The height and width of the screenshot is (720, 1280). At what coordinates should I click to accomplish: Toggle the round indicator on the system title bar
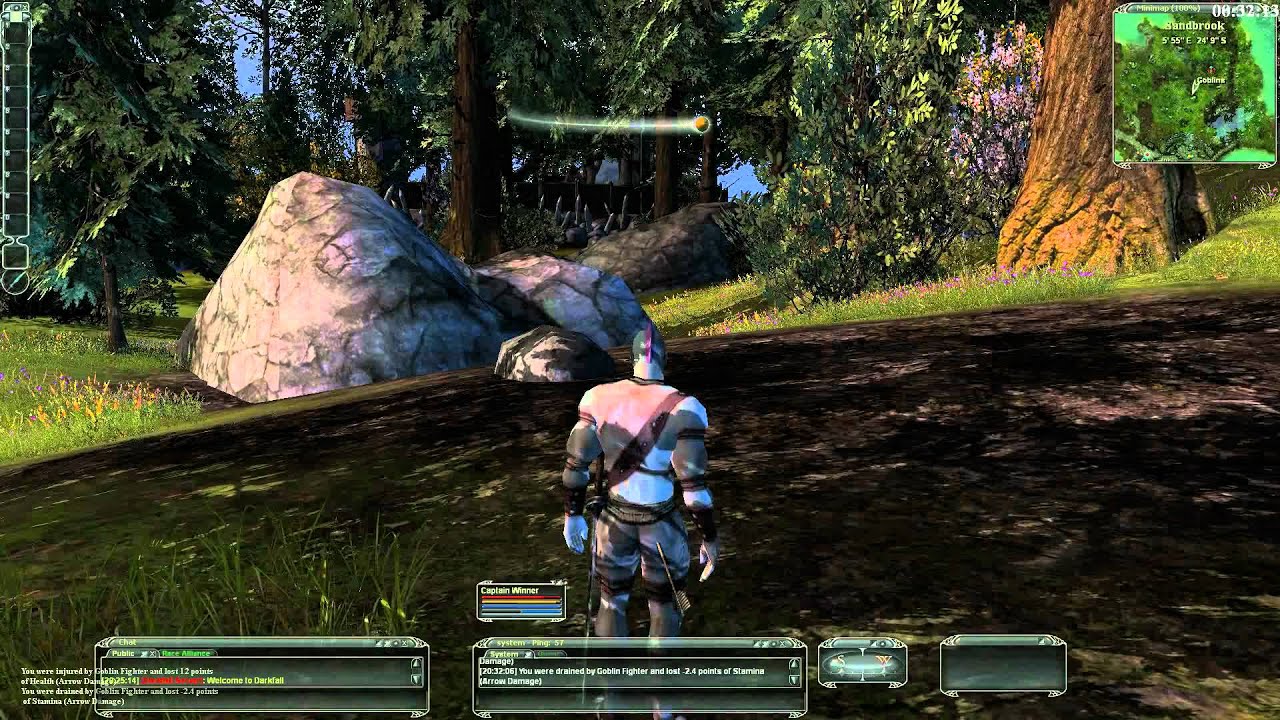pos(774,642)
